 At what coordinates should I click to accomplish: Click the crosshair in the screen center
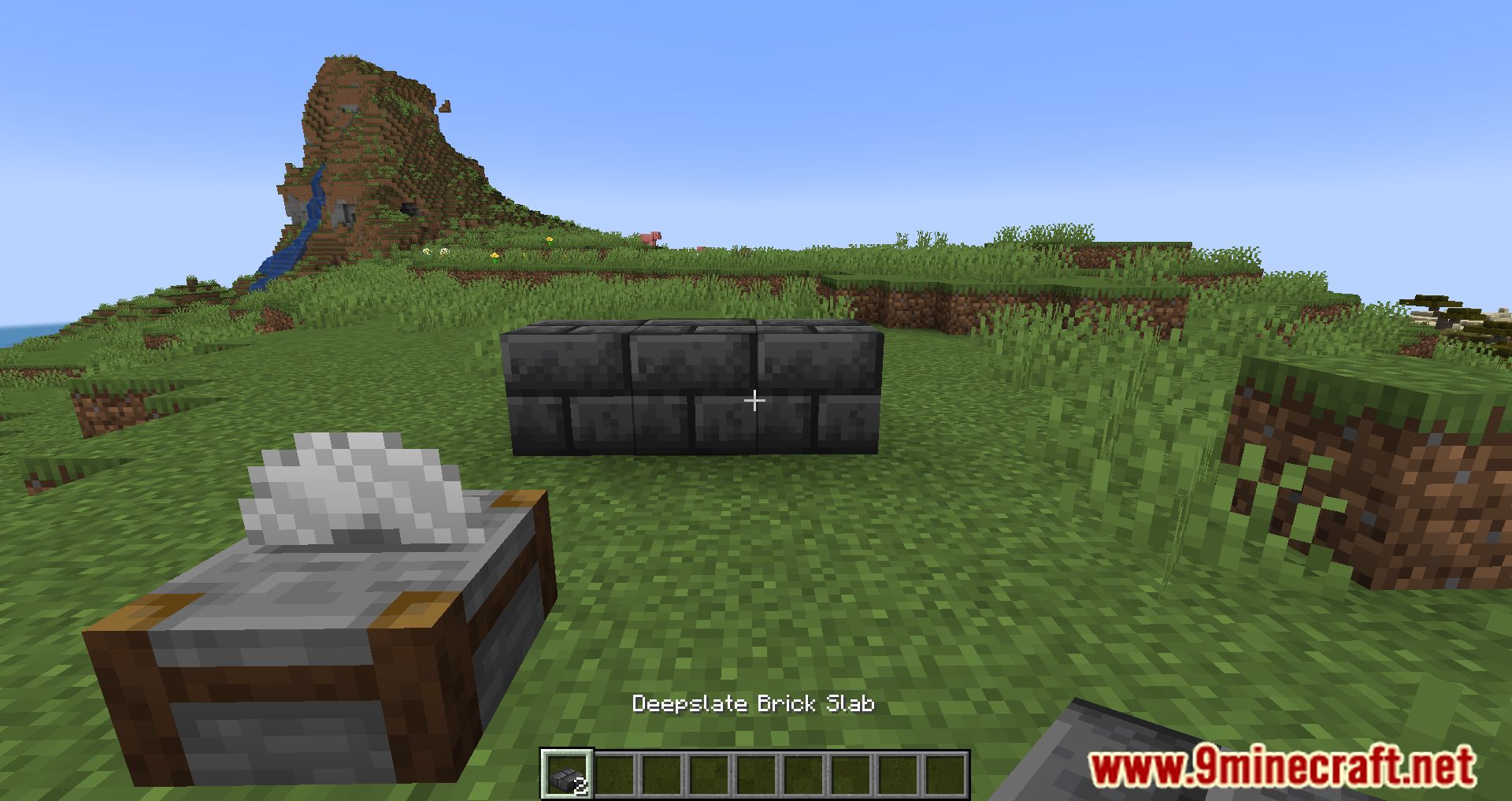[x=755, y=402]
